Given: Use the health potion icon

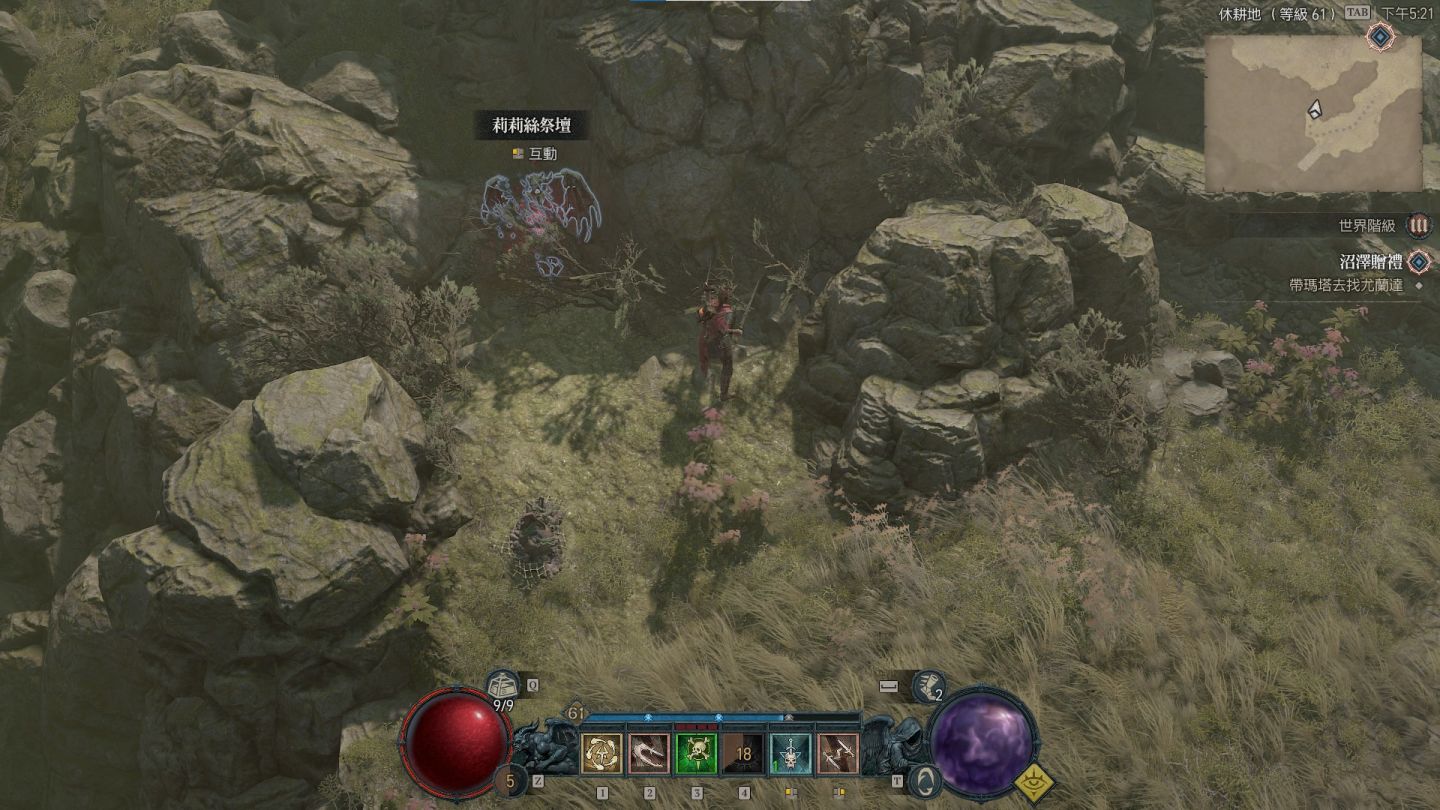Looking at the screenshot, I should pos(503,685).
